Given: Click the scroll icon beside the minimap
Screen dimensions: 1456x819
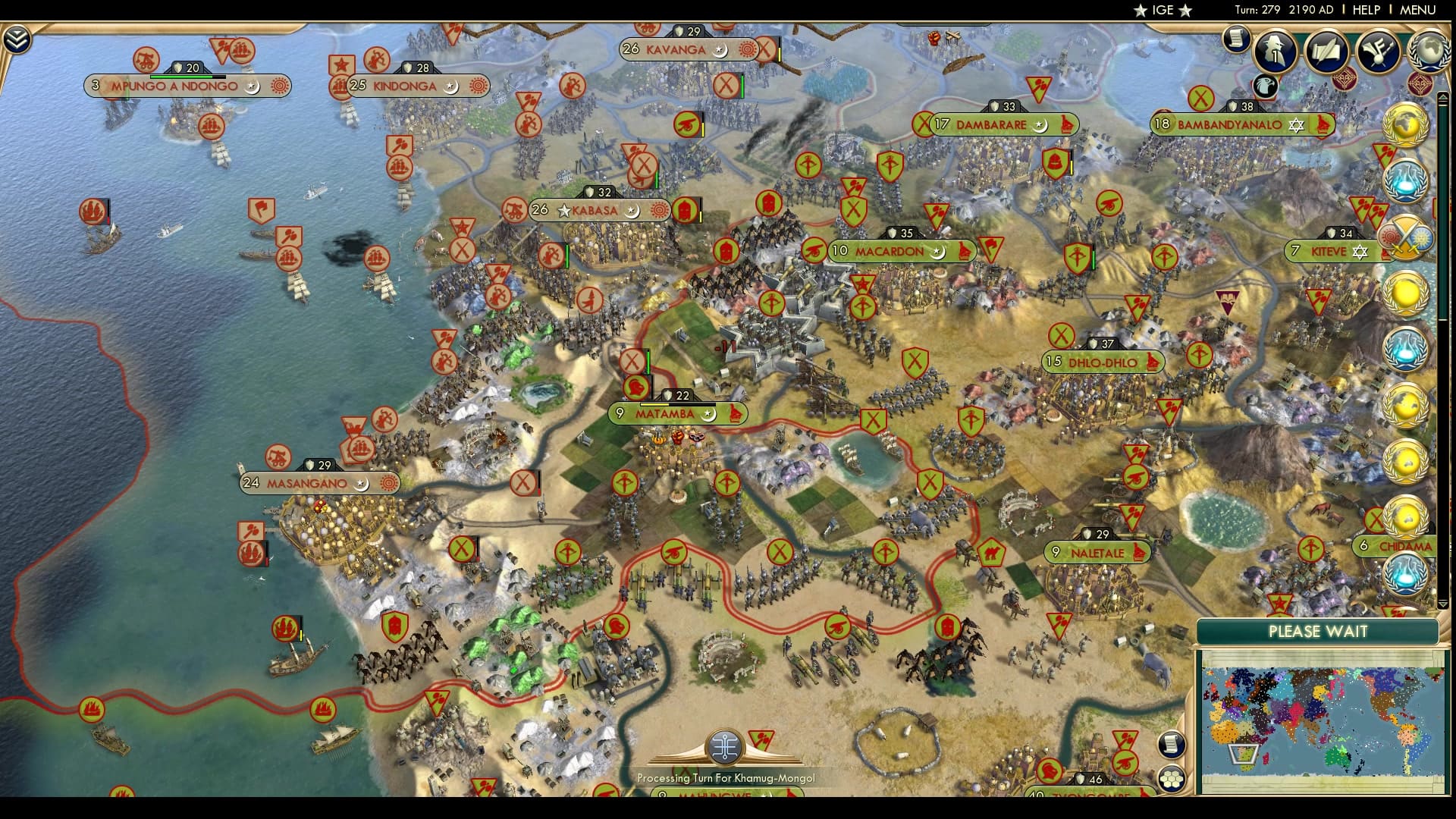Looking at the screenshot, I should click(x=1171, y=745).
